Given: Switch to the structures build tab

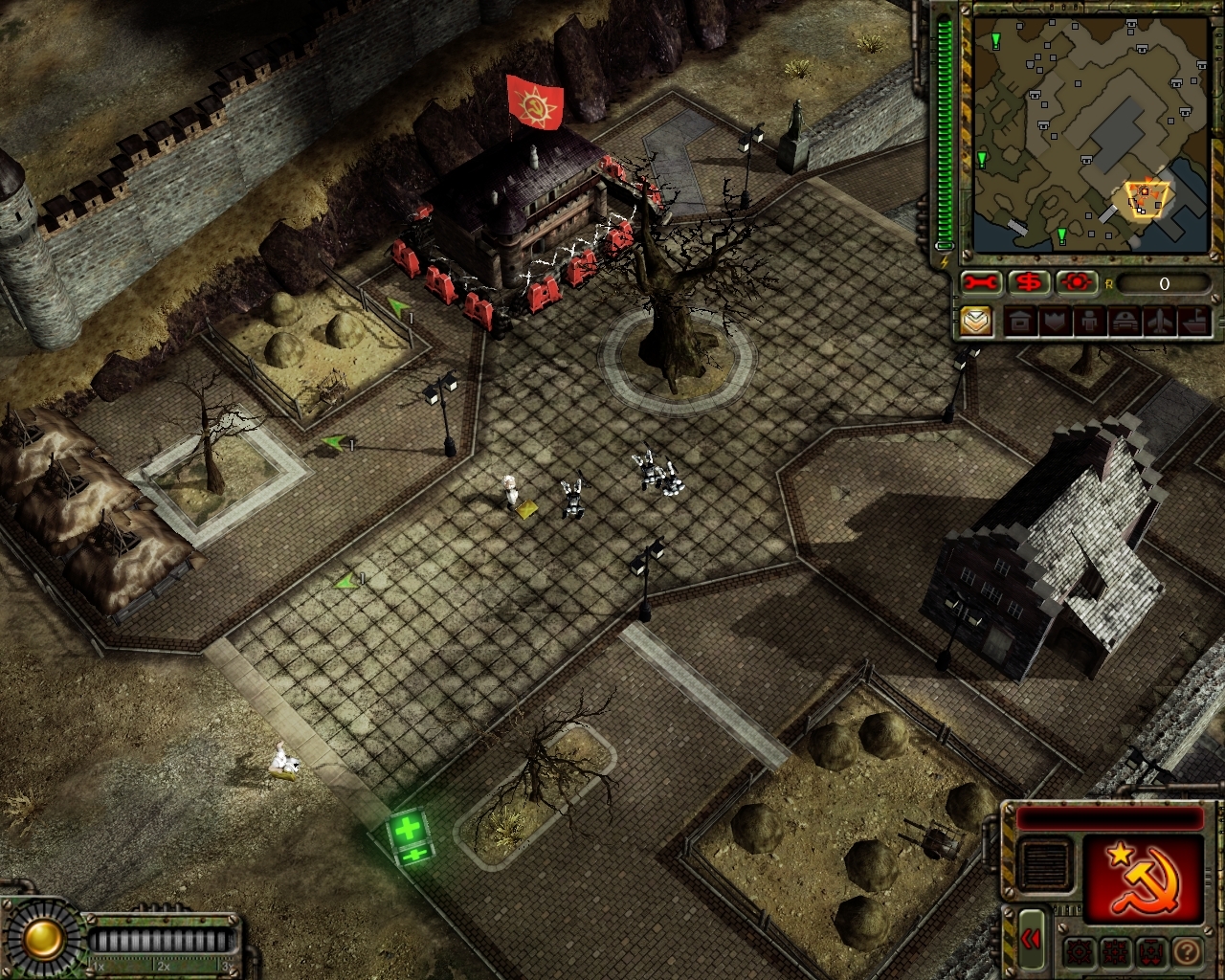Looking at the screenshot, I should pos(1020,322).
